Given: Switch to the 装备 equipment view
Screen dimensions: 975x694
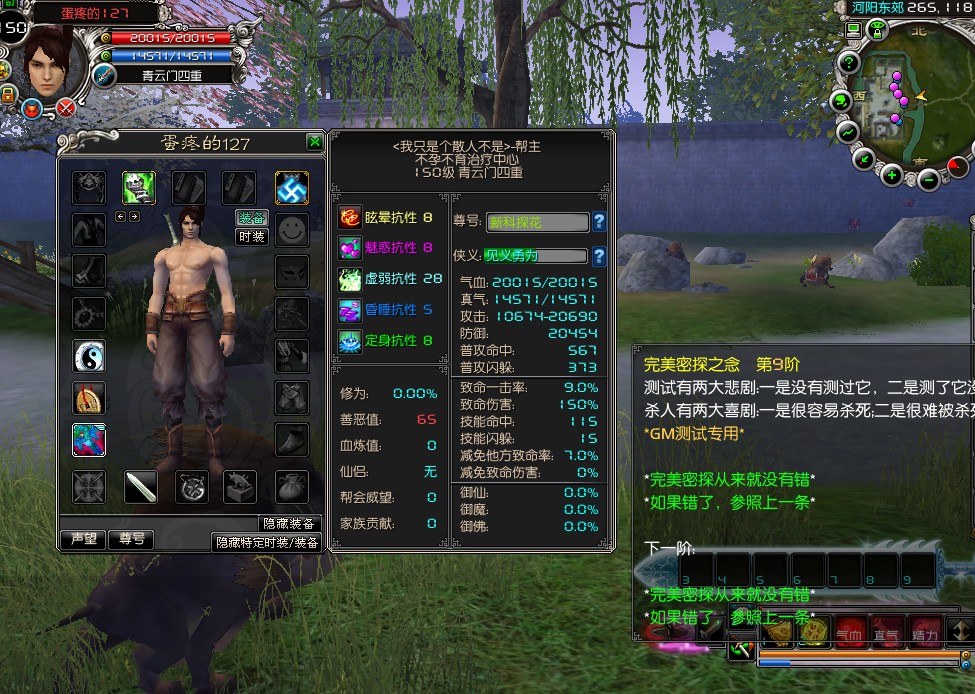Looking at the screenshot, I should (251, 218).
